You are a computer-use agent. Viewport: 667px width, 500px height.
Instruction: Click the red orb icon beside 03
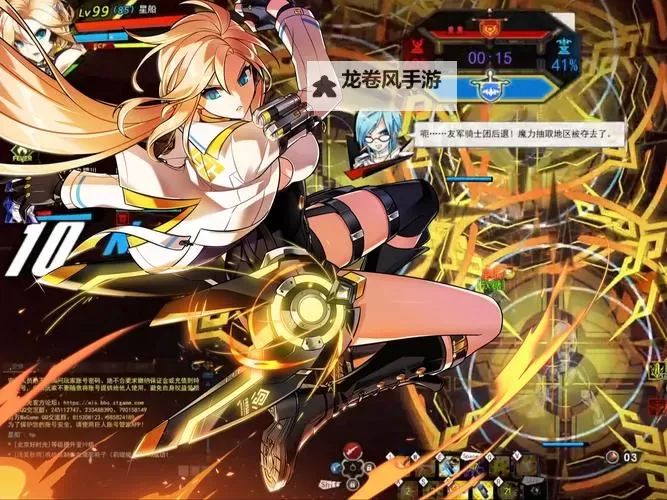(612, 457)
